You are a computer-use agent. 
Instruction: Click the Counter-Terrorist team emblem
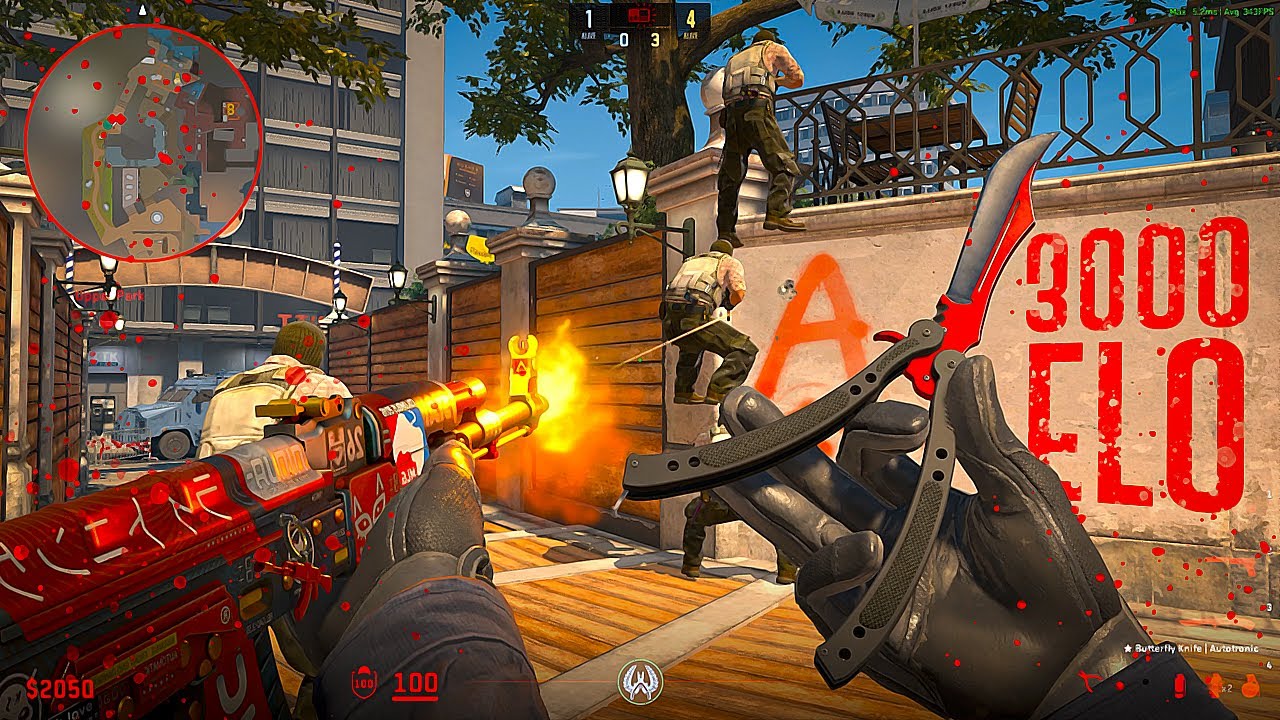pos(640,682)
